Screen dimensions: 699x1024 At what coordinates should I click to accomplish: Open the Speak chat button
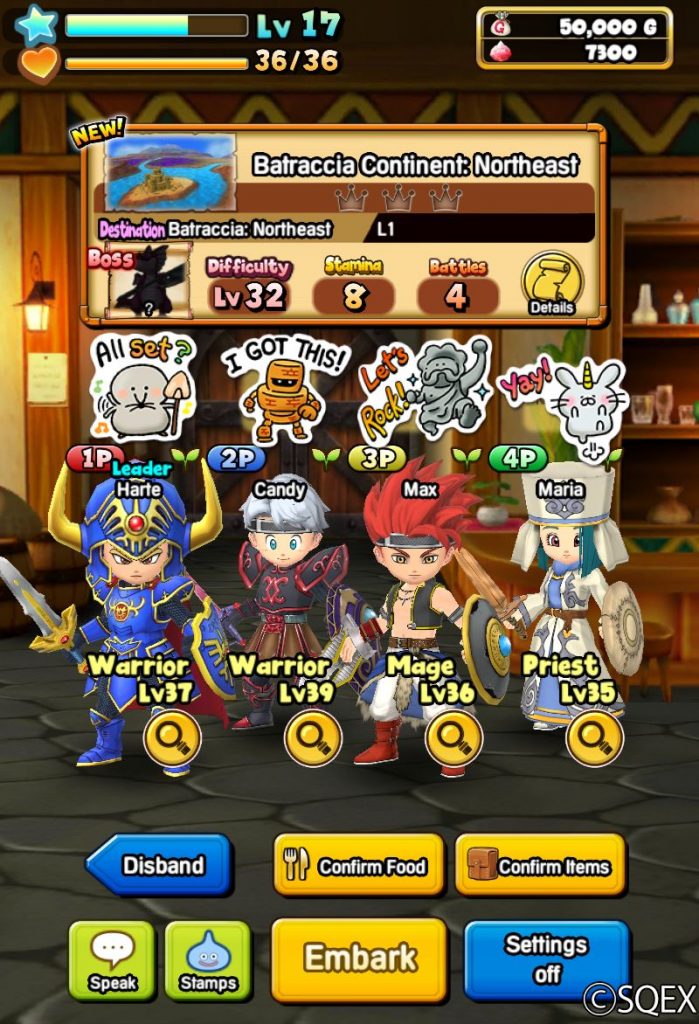[x=112, y=959]
